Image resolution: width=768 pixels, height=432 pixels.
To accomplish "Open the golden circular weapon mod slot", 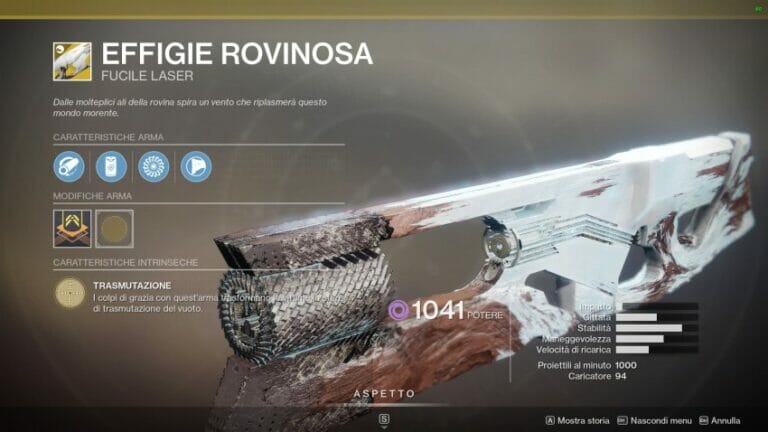I will (x=114, y=228).
